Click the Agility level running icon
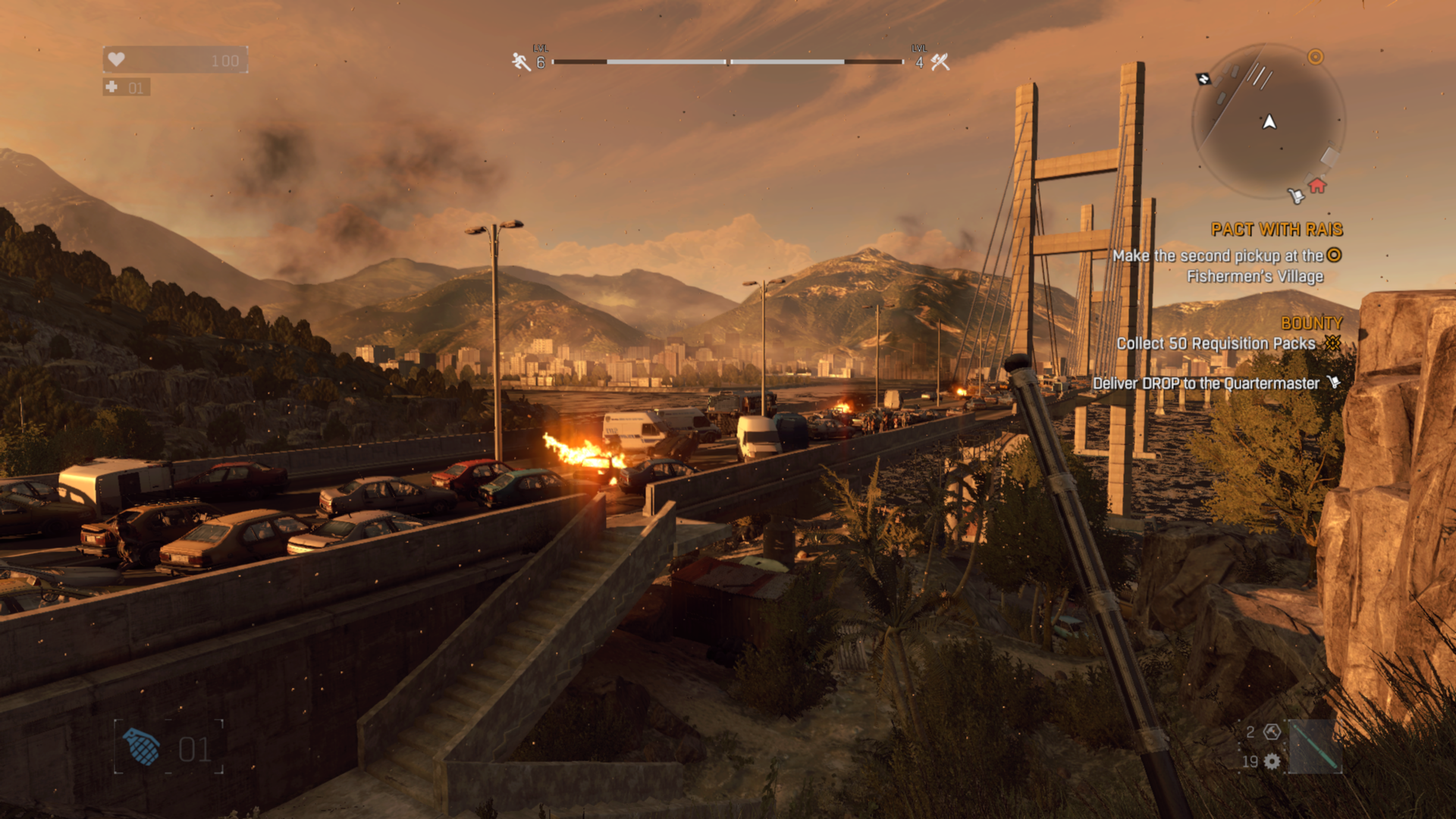 521,62
